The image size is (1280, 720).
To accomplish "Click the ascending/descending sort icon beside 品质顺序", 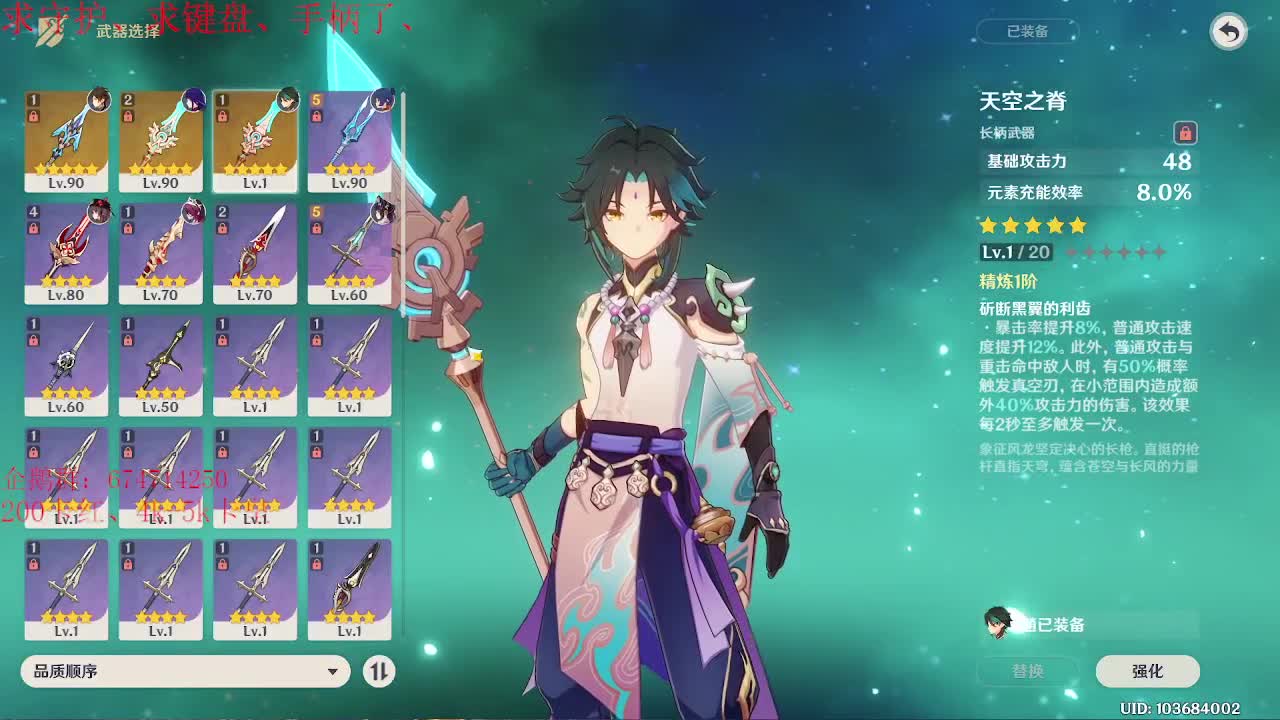I will point(378,672).
